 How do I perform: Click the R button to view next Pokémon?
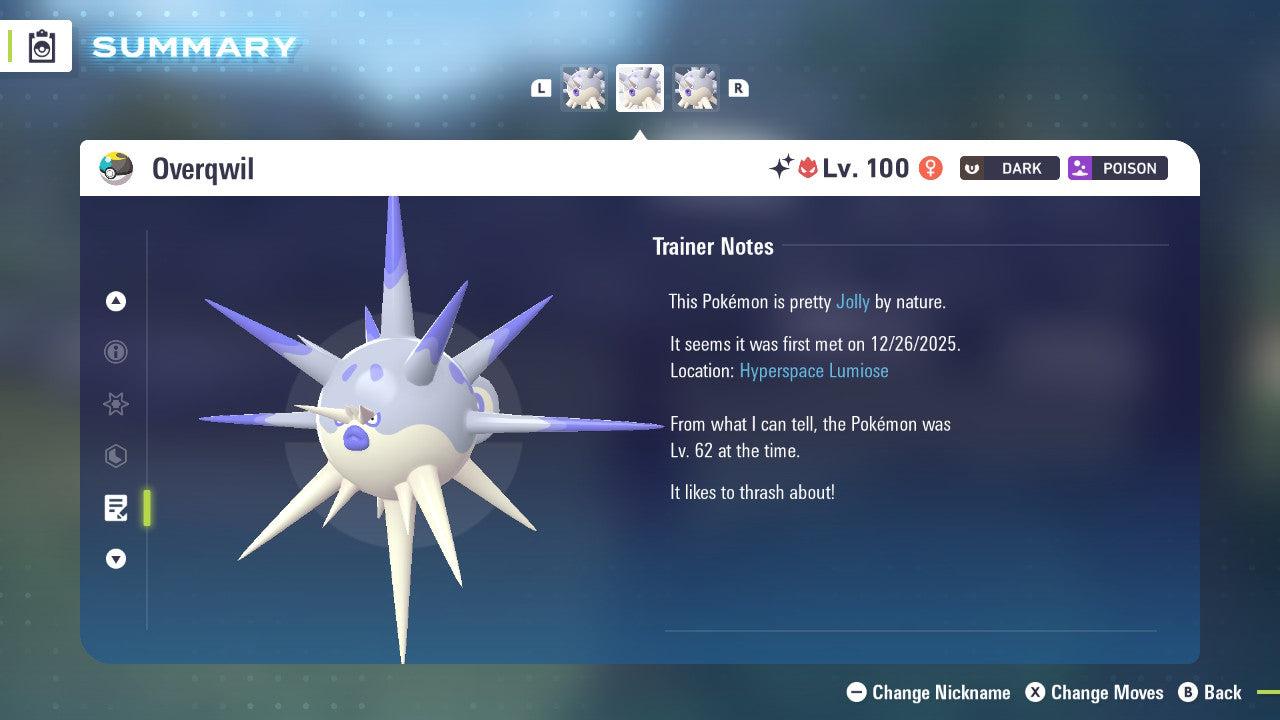tap(738, 88)
